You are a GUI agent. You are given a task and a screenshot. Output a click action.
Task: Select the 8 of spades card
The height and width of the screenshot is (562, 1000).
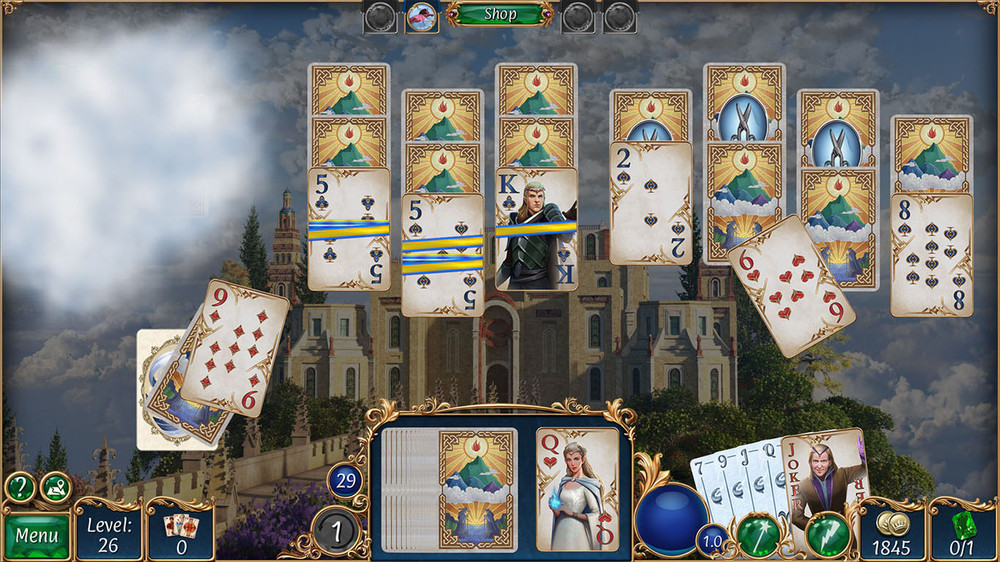pos(931,255)
